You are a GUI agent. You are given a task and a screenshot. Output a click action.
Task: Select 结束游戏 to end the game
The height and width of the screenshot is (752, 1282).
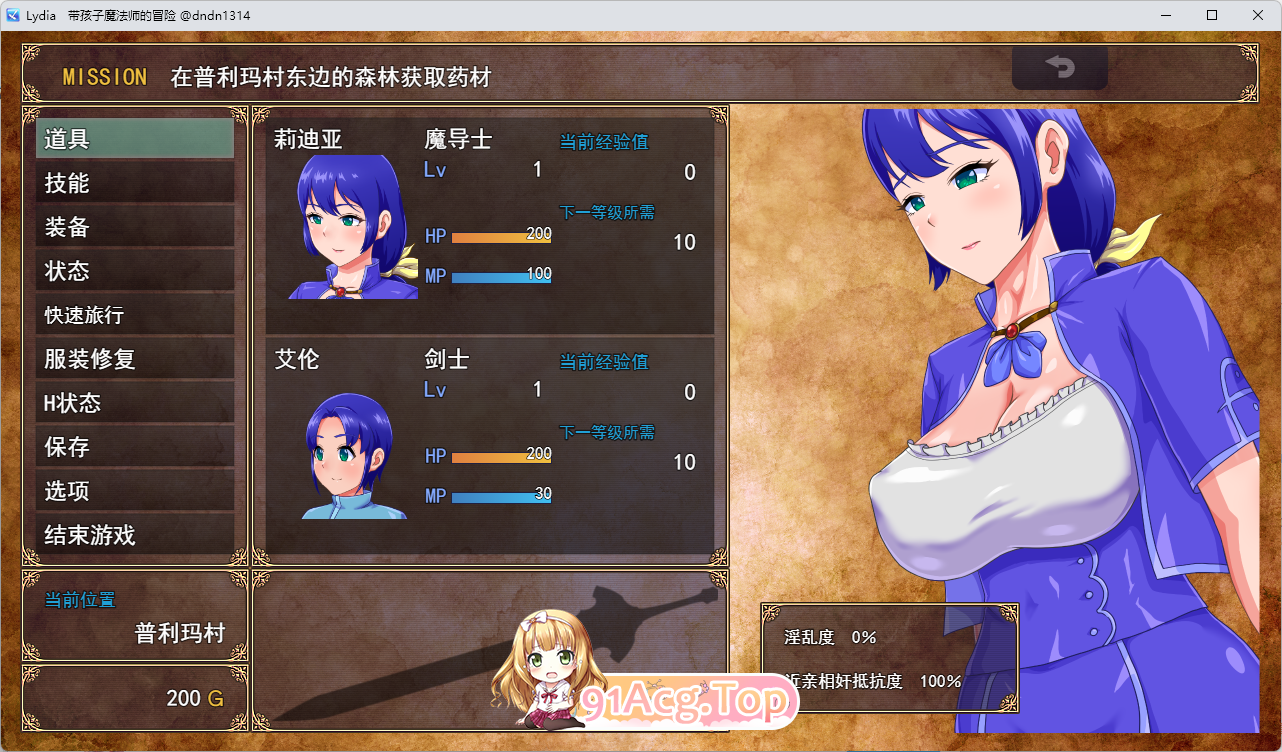point(134,534)
